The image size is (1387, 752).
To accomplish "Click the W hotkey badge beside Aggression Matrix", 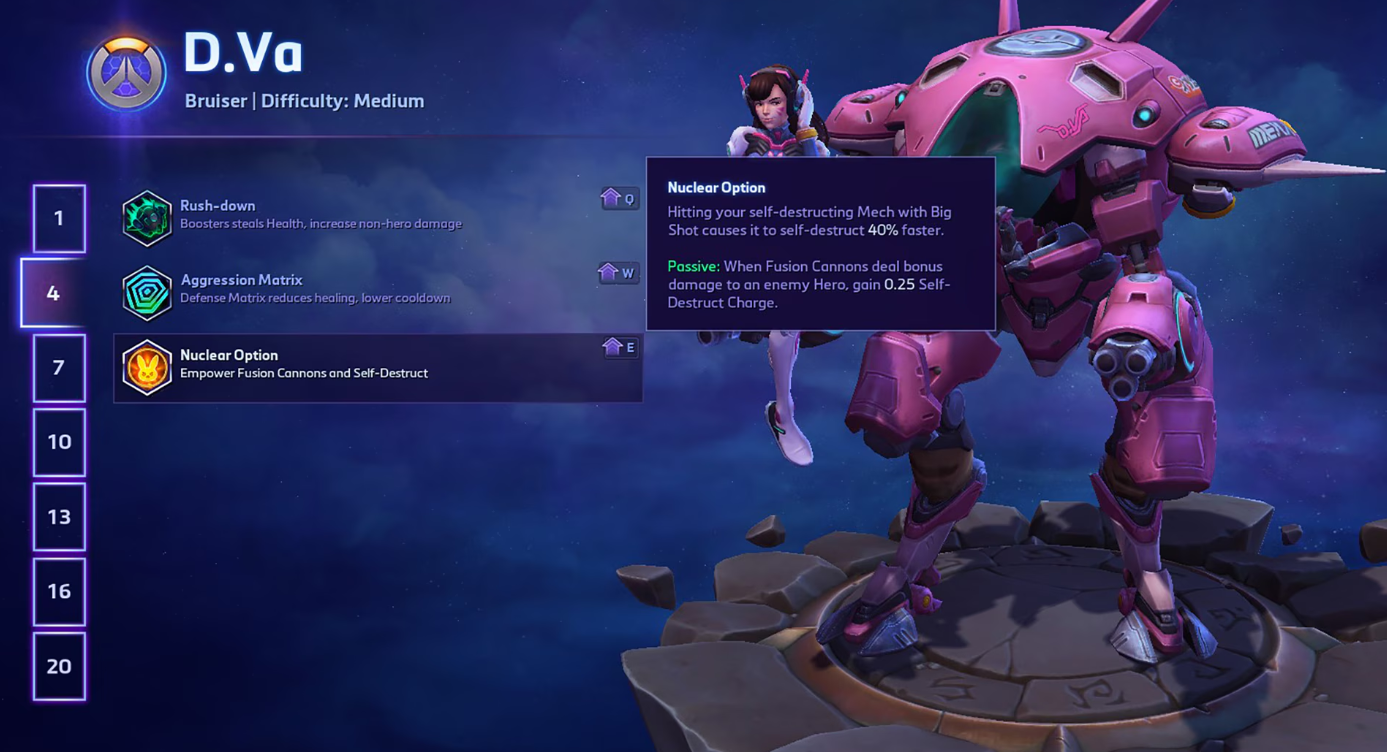I will tap(618, 273).
